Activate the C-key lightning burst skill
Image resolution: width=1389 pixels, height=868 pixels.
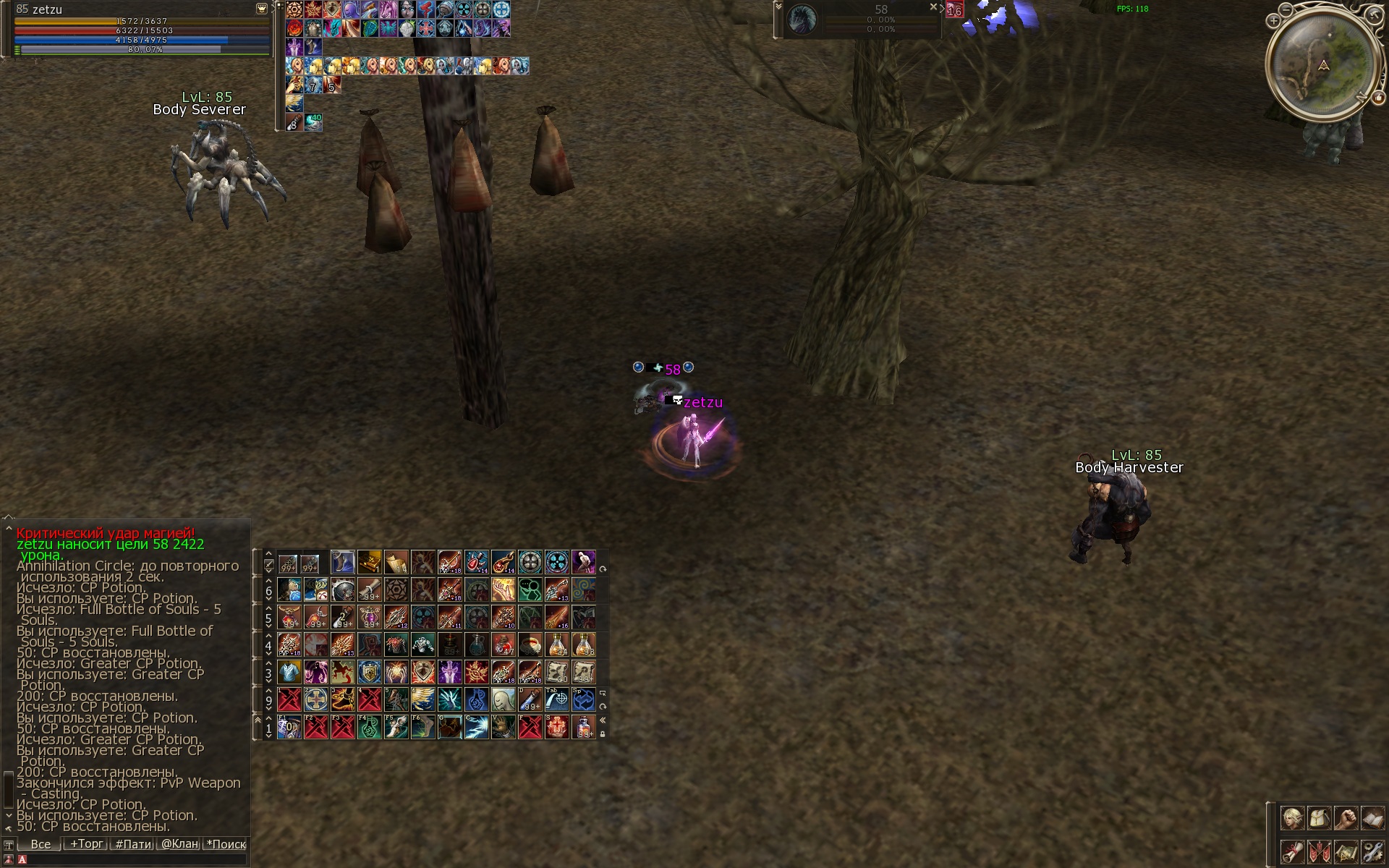click(476, 727)
